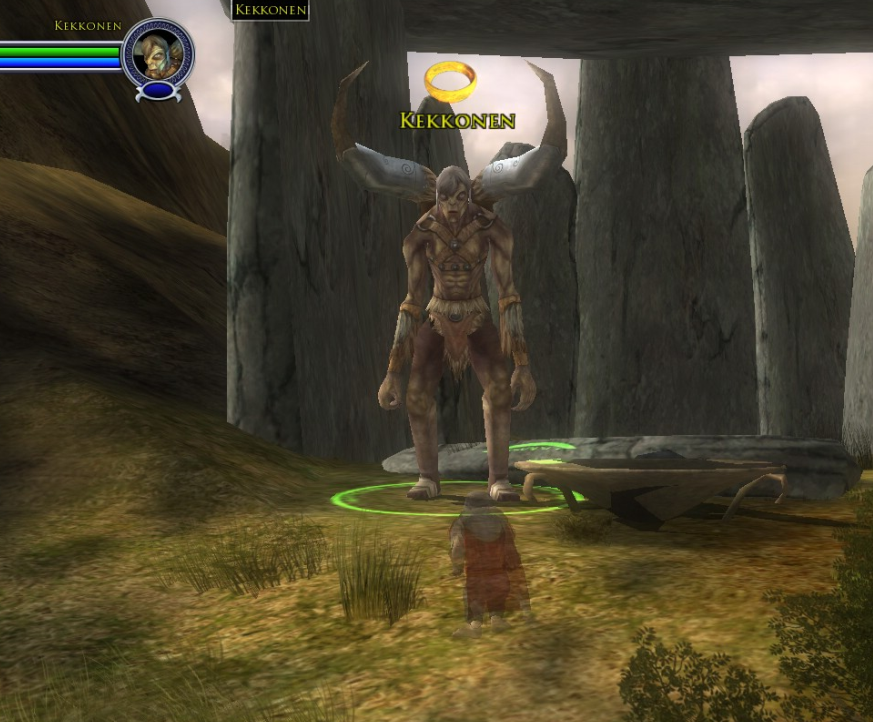Image resolution: width=873 pixels, height=722 pixels.
Task: Click the blue oval beneath the portrait
Action: [x=158, y=91]
